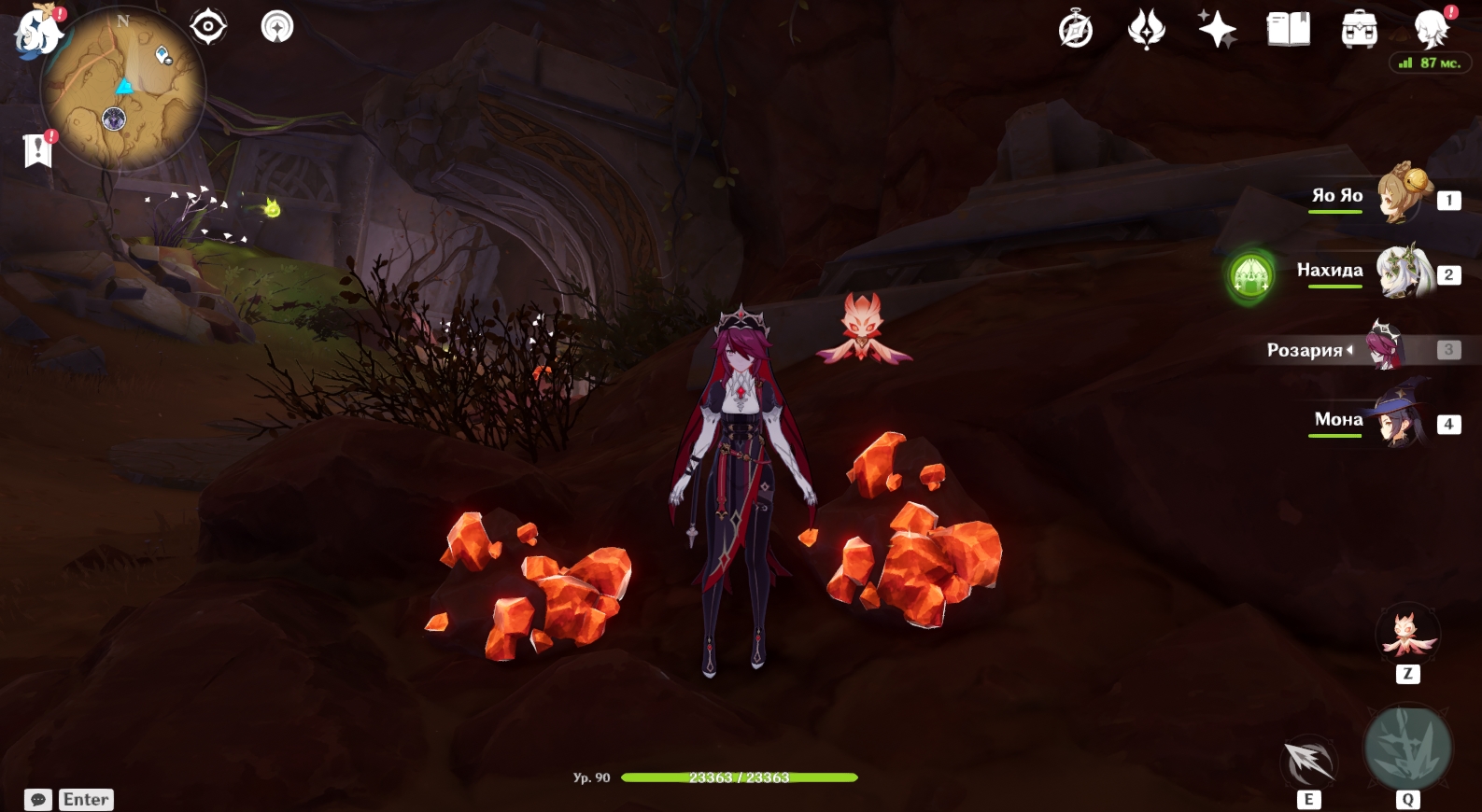Open the quest log bookmark icon
This screenshot has height=812, width=1482.
tap(37, 149)
